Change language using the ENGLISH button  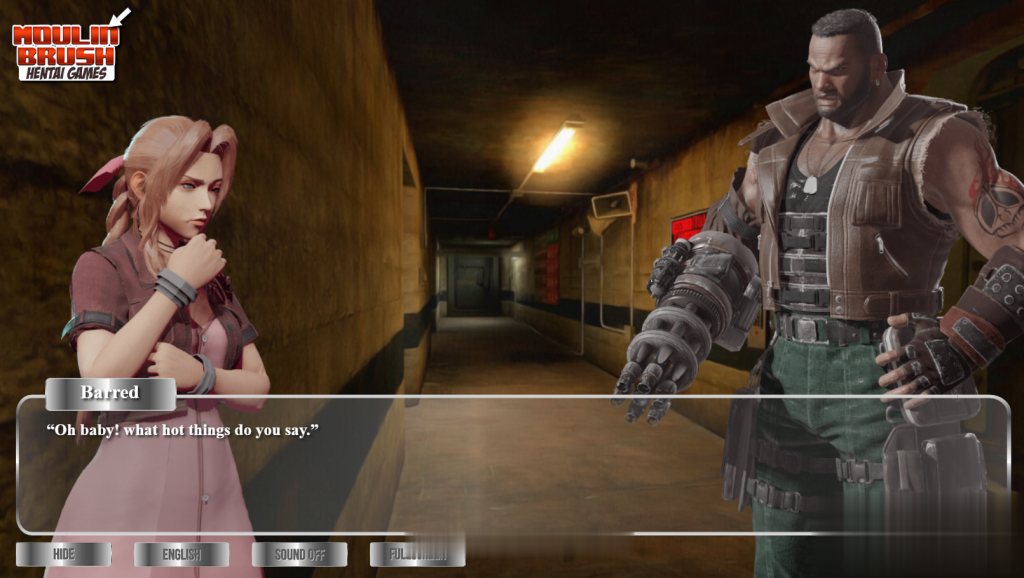coord(181,554)
